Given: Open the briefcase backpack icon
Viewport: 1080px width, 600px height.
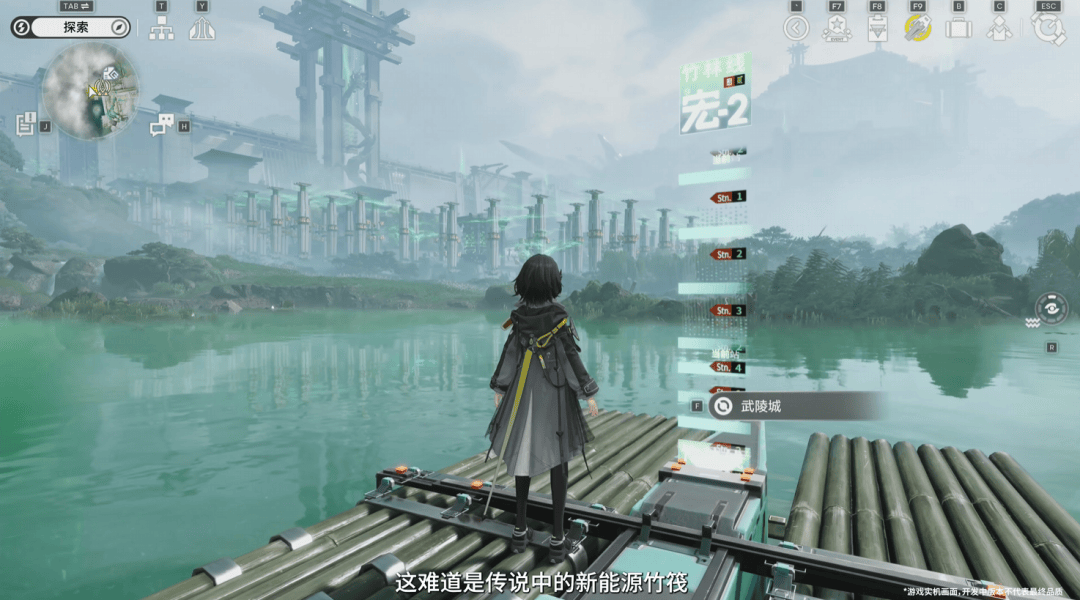Looking at the screenshot, I should click(x=958, y=28).
